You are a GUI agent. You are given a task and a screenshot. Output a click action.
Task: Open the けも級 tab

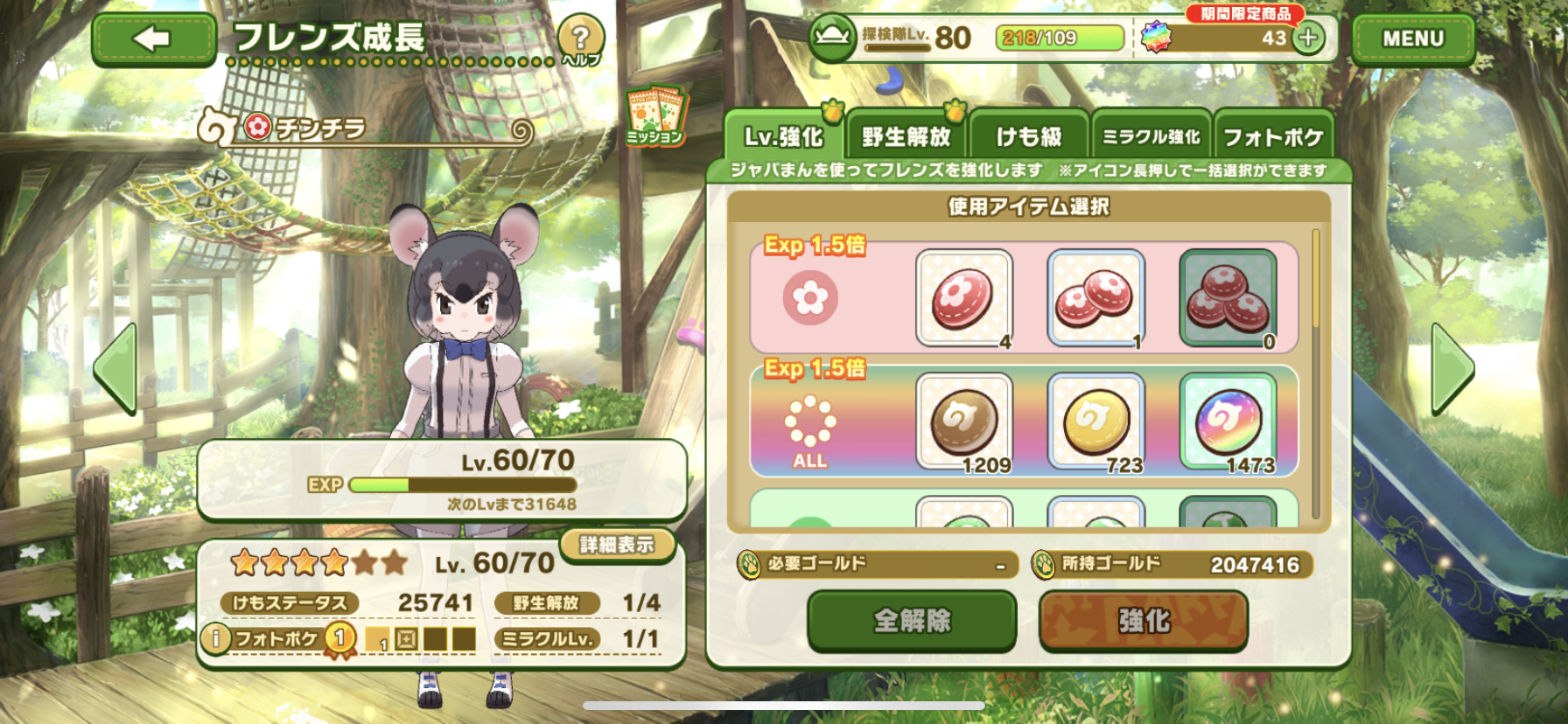click(x=1029, y=137)
